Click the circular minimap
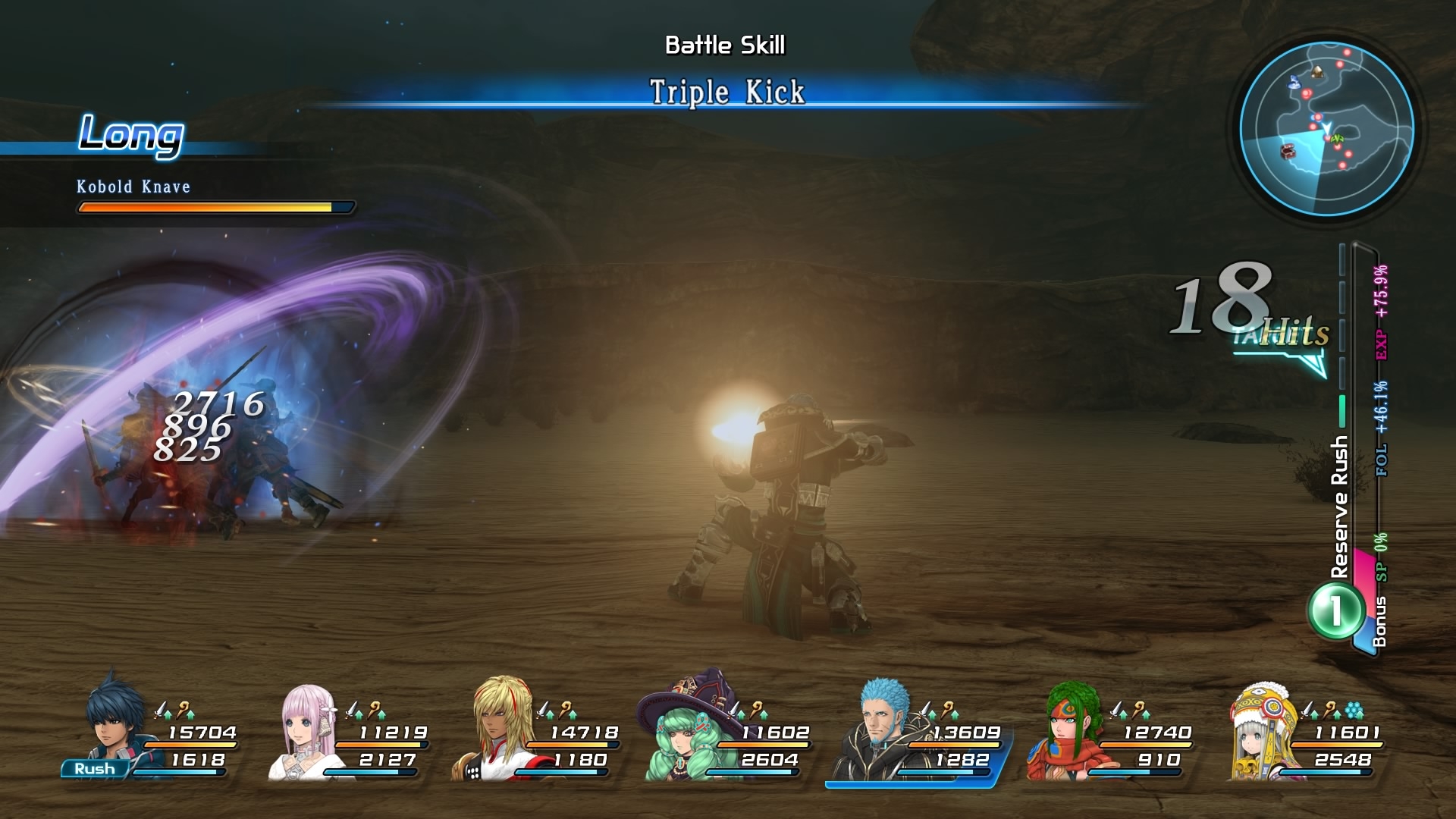This screenshot has width=1456, height=819. (x=1326, y=130)
